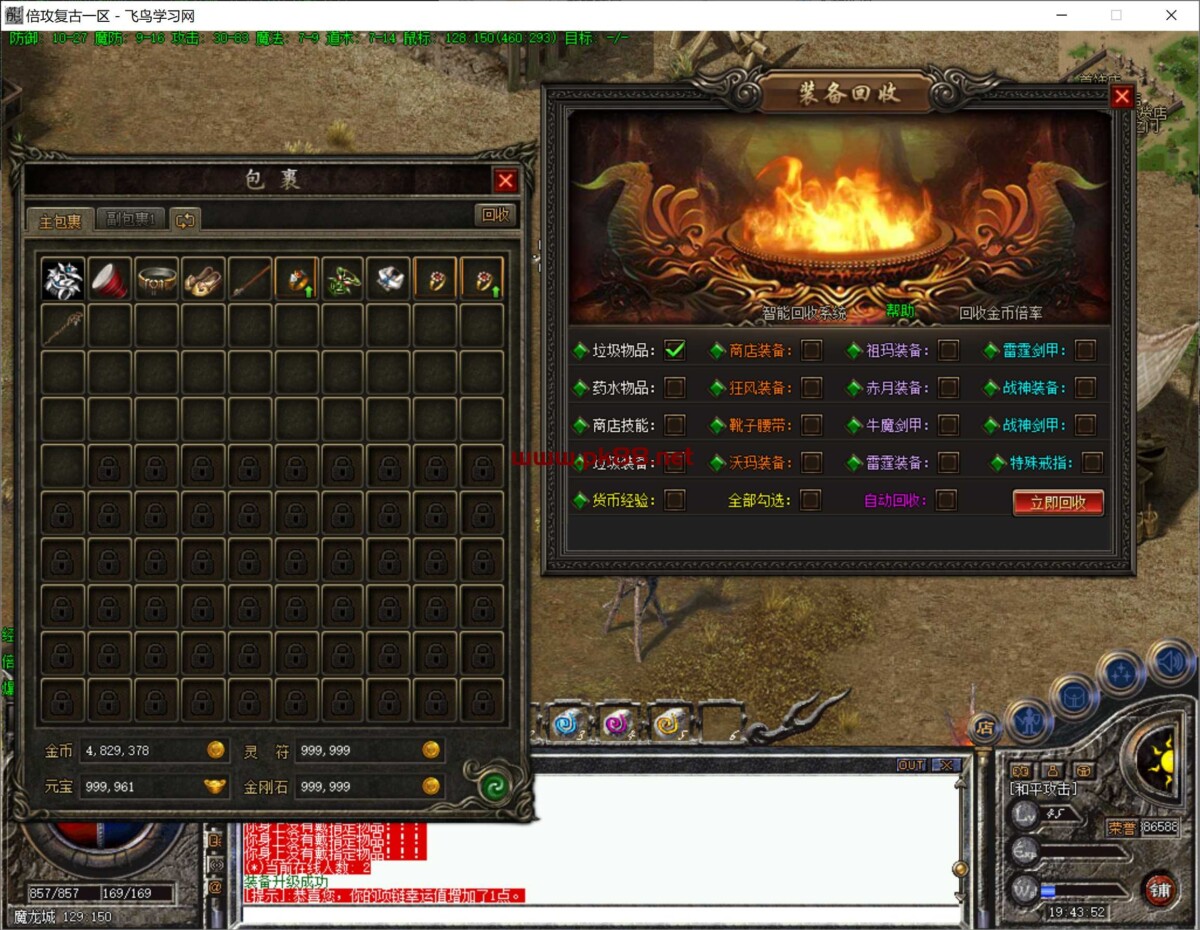
Task: Close the 装备回收 recycling panel
Action: (x=1122, y=96)
